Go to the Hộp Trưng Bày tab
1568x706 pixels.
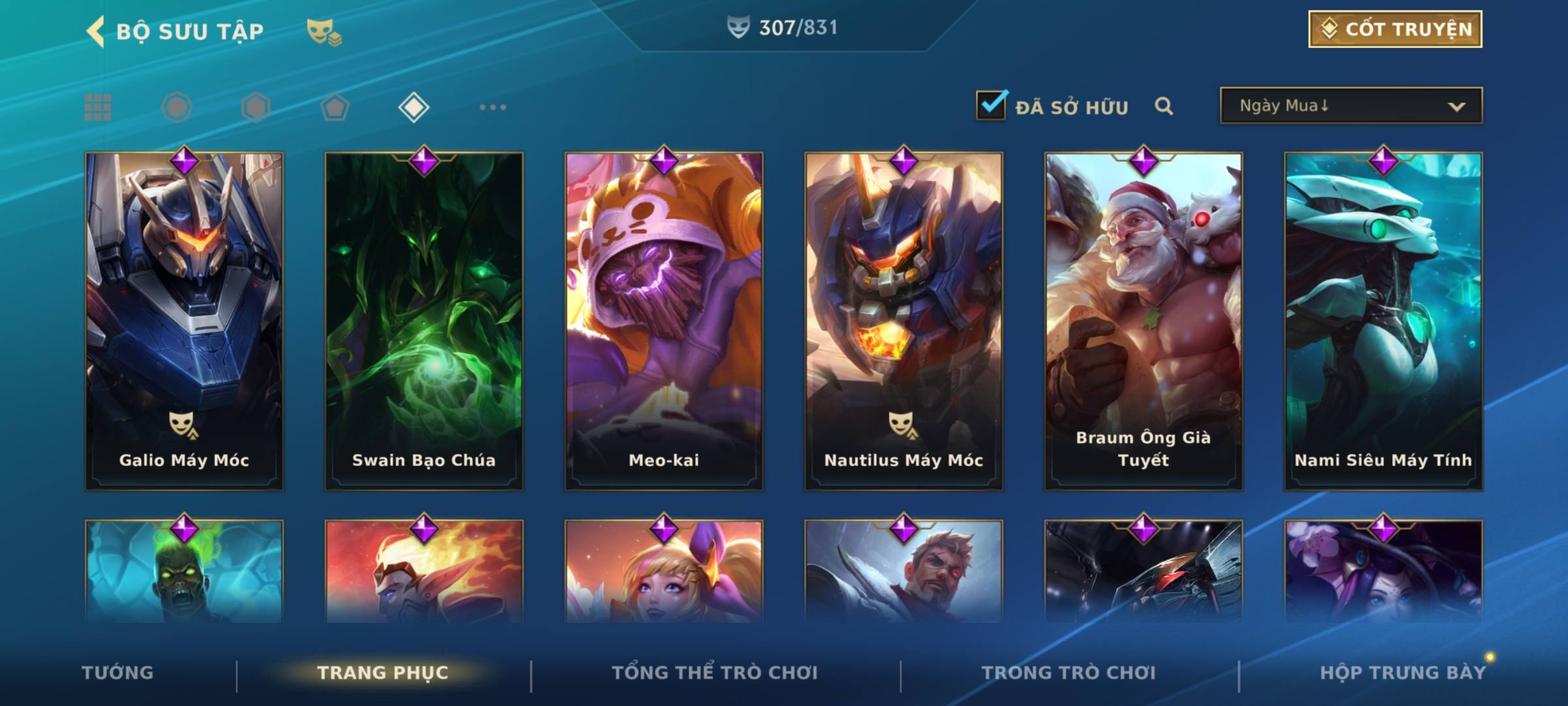click(x=1403, y=673)
